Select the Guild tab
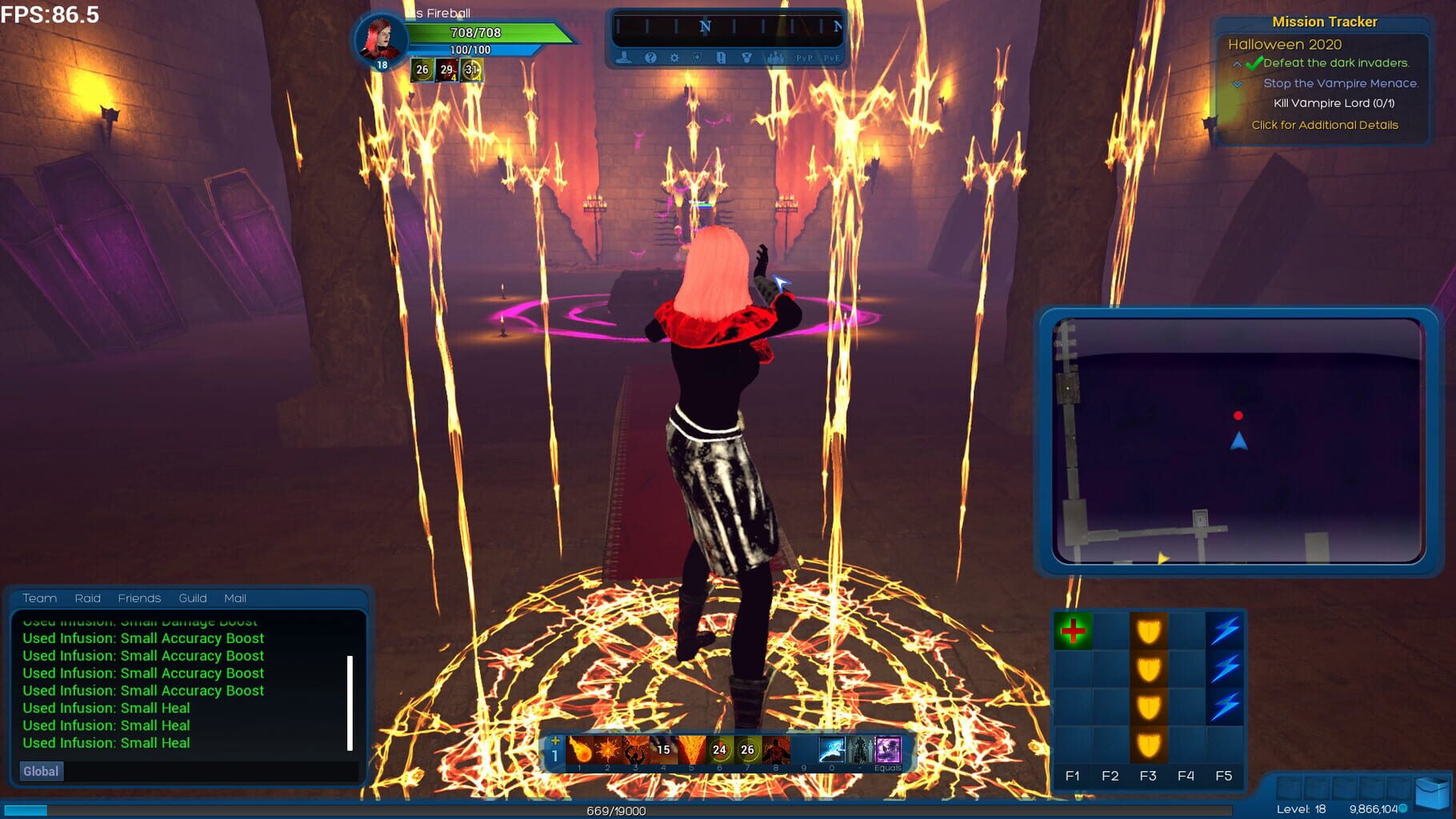Screen dimensions: 1456x819 click(192, 598)
